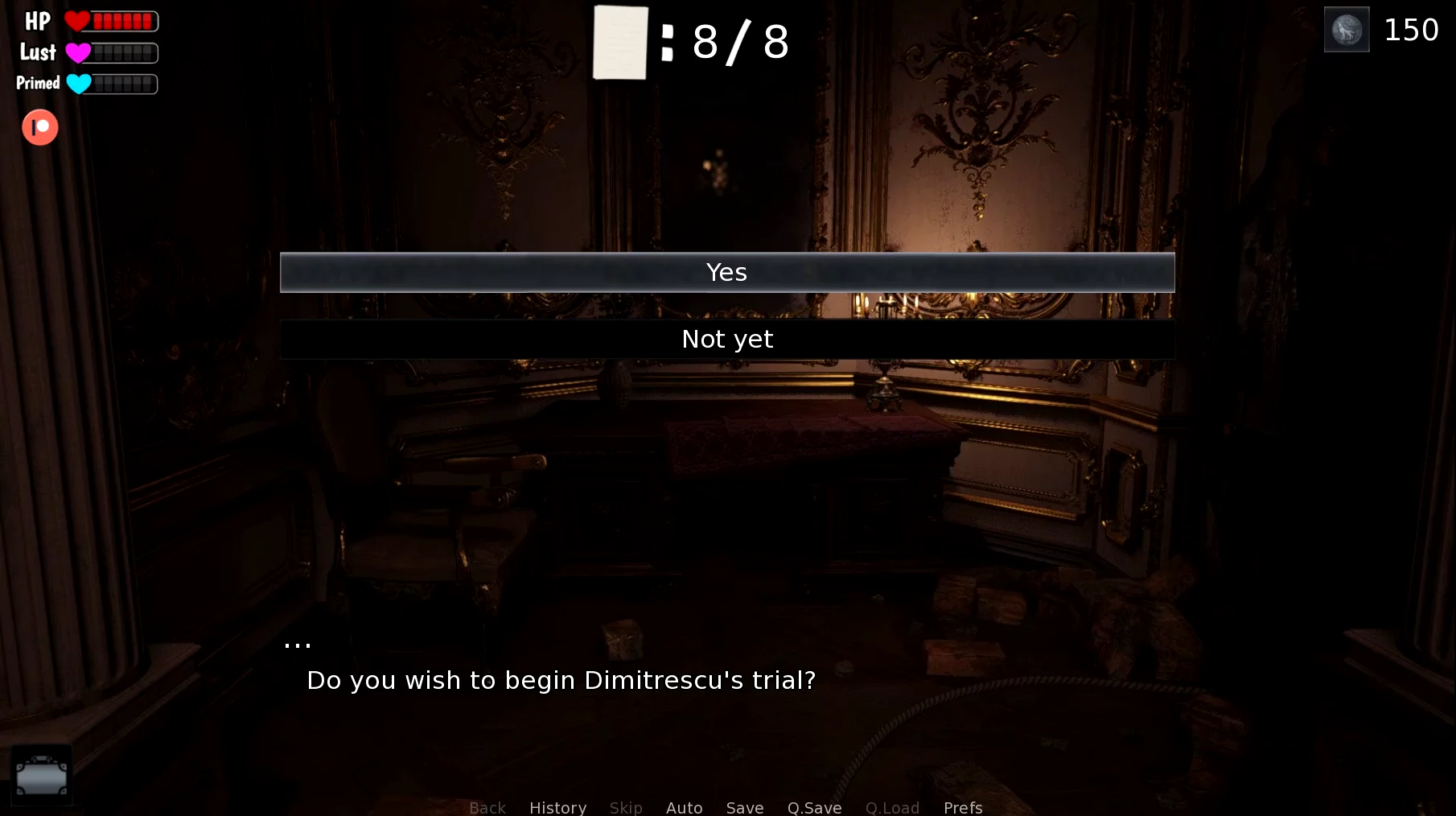The height and width of the screenshot is (816, 1456).
Task: Click the white paper note icon
Action: coord(620,43)
